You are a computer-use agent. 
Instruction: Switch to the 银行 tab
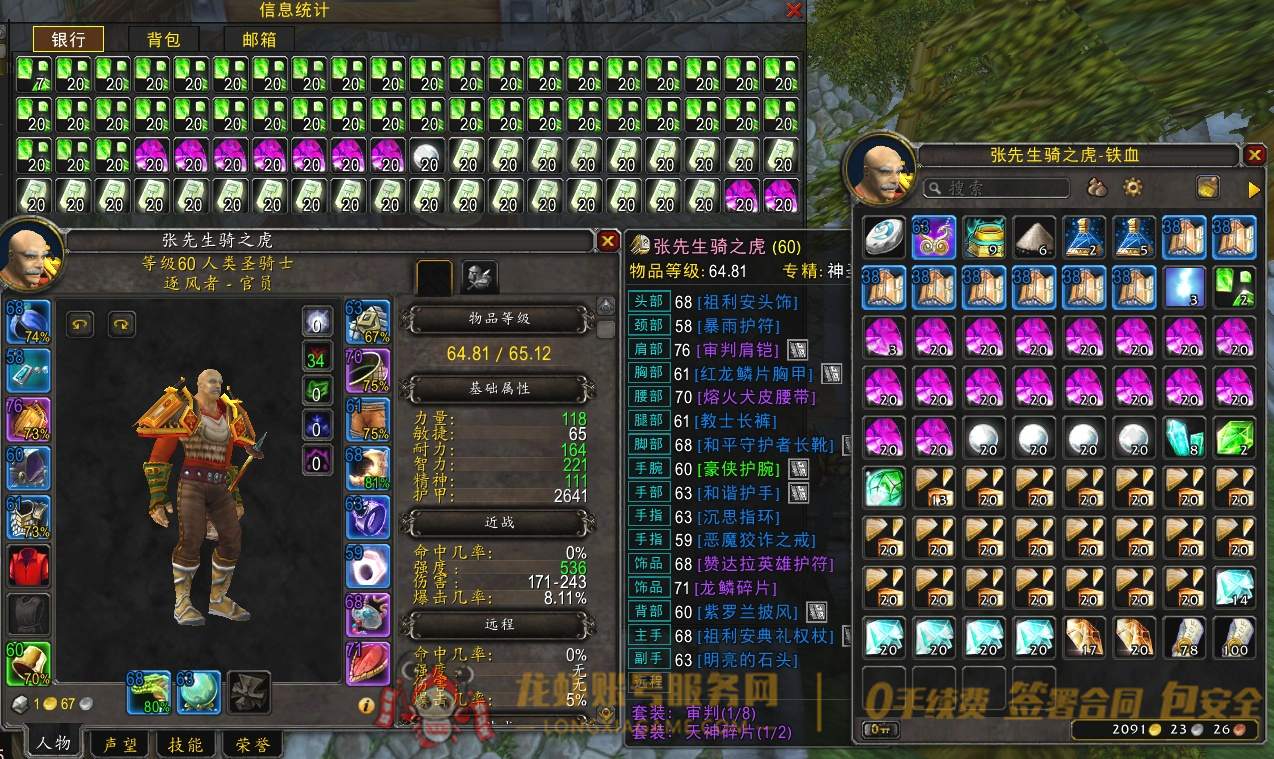(68, 39)
